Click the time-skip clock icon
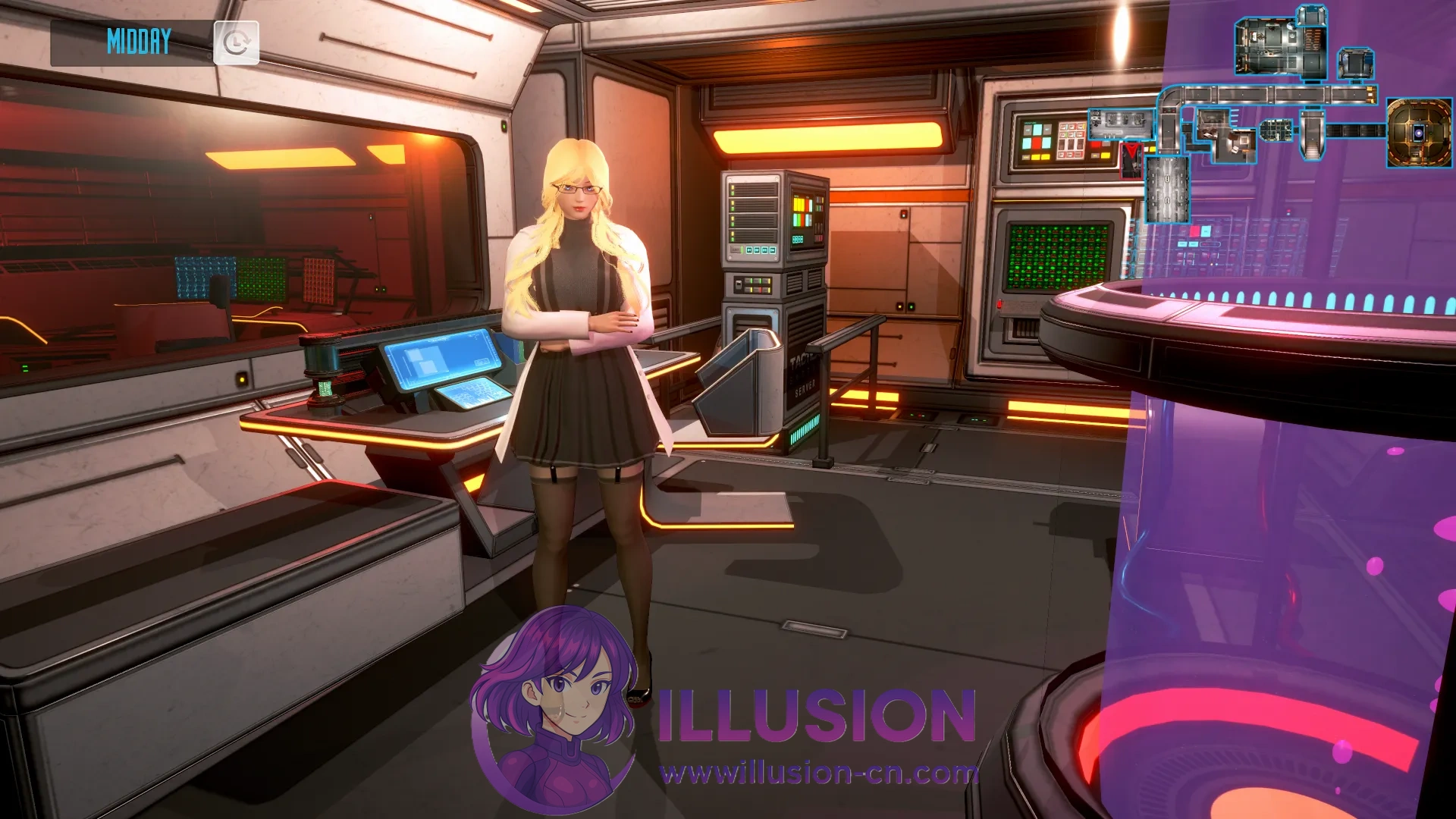The image size is (1456, 819). (237, 43)
